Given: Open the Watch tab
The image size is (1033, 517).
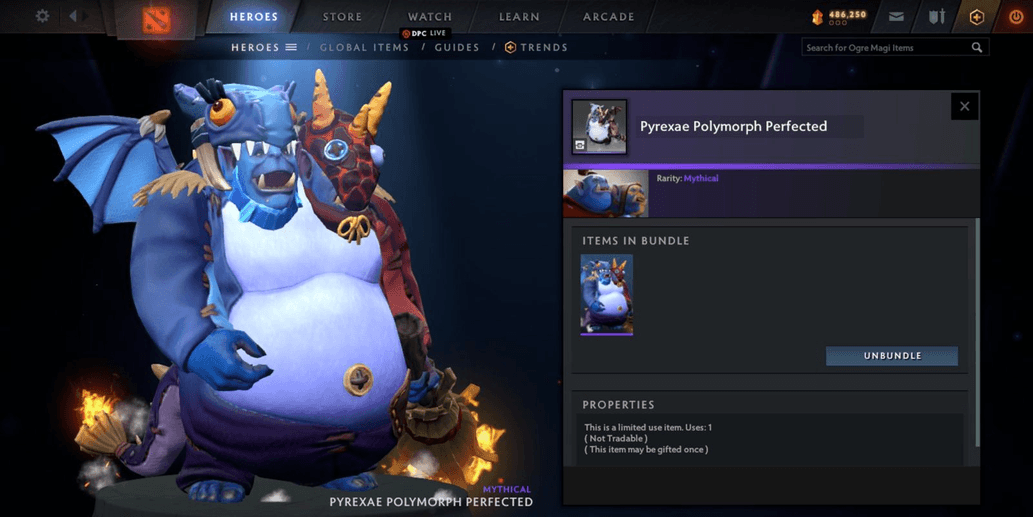Looking at the screenshot, I should point(430,17).
